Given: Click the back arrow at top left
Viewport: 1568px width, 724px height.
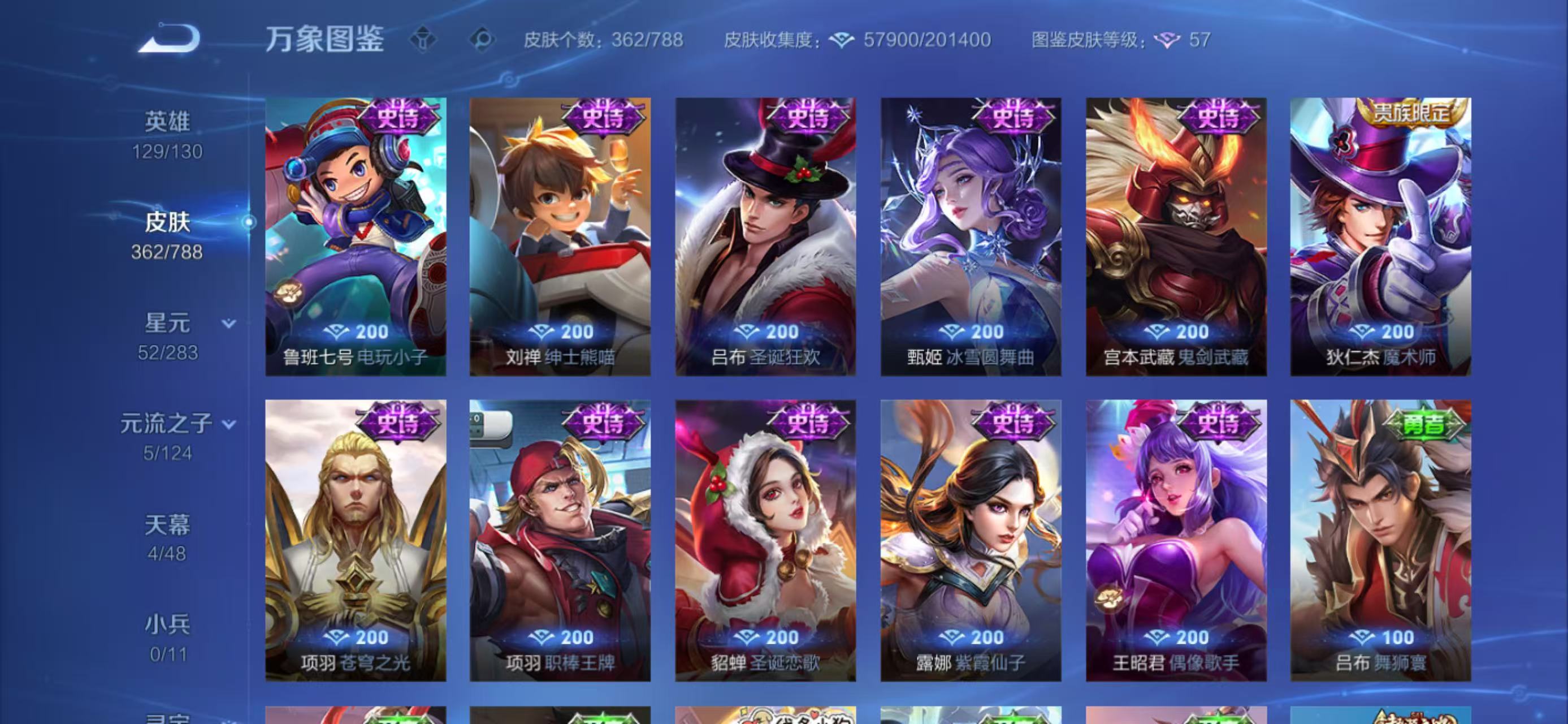Looking at the screenshot, I should point(168,37).
